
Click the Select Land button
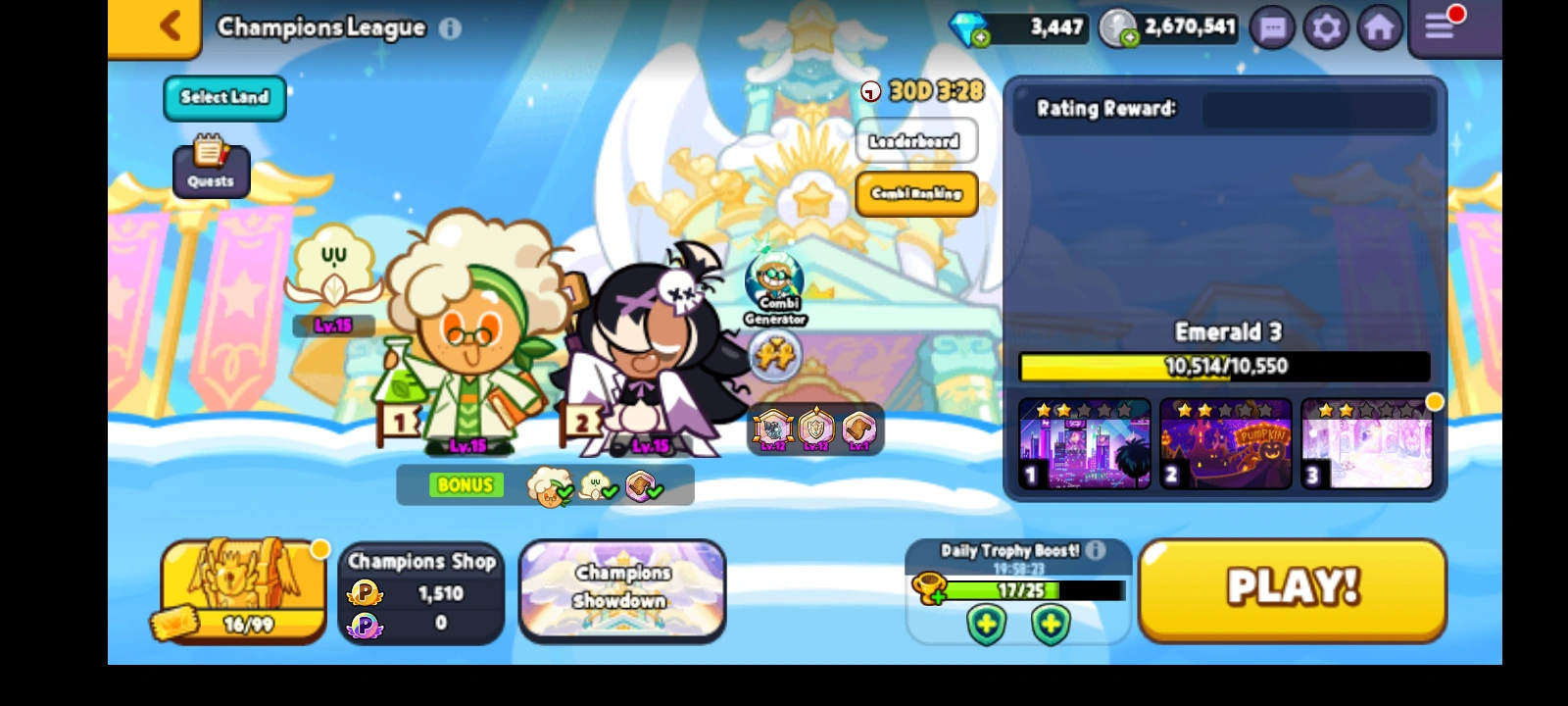point(223,98)
